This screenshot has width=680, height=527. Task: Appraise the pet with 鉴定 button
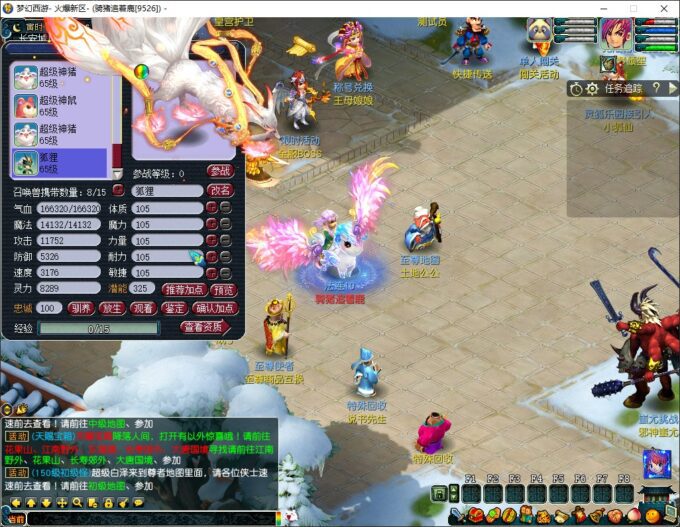[x=173, y=308]
